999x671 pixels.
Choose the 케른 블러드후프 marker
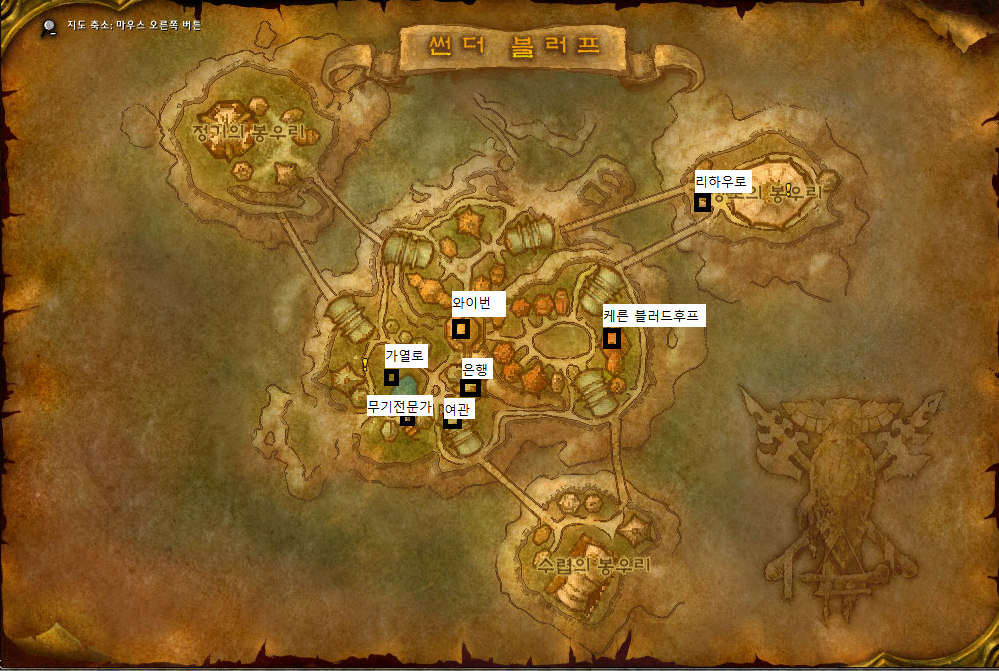612,339
